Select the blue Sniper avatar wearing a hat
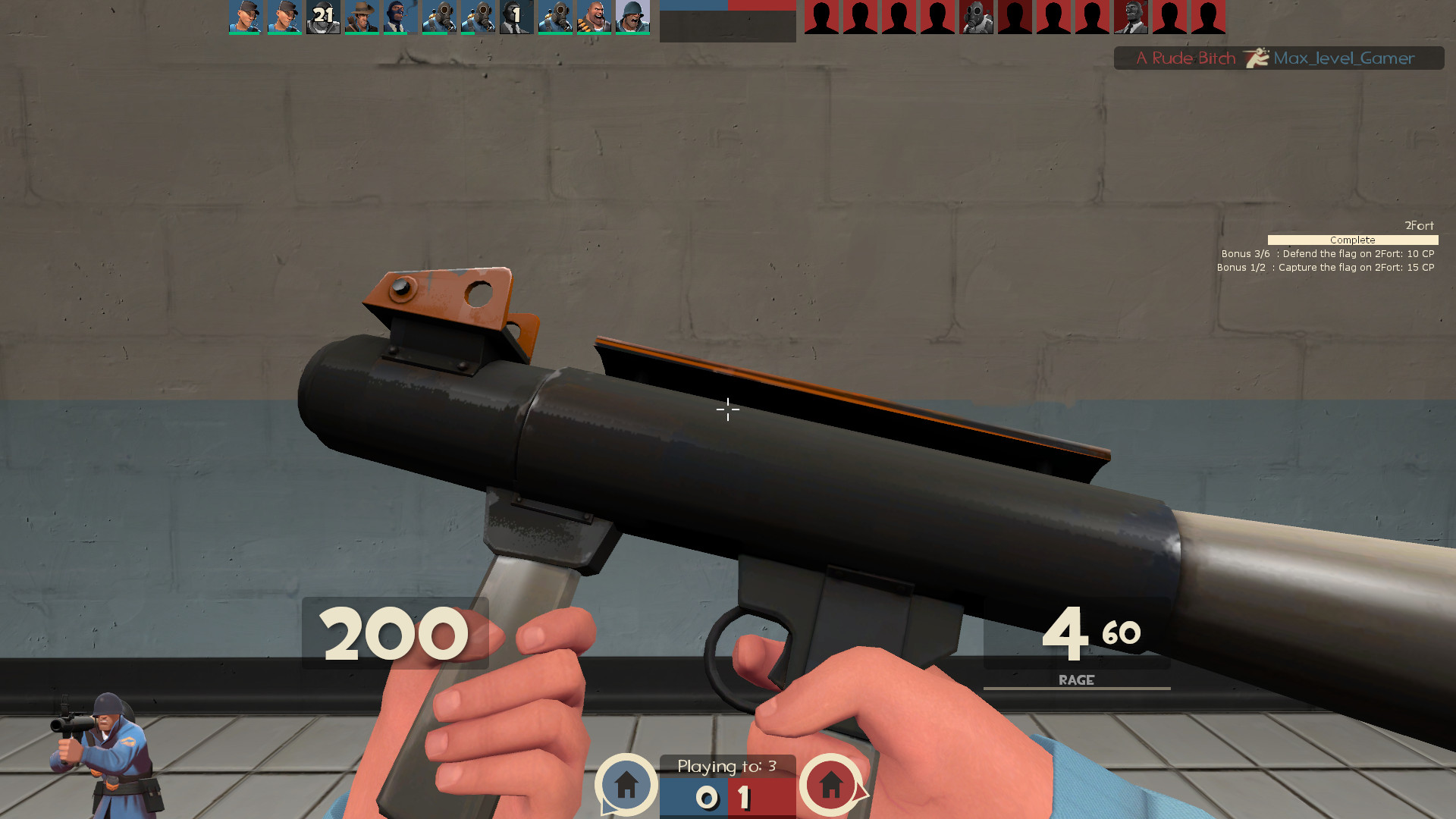Screen dimensions: 1456x819 [x=362, y=17]
